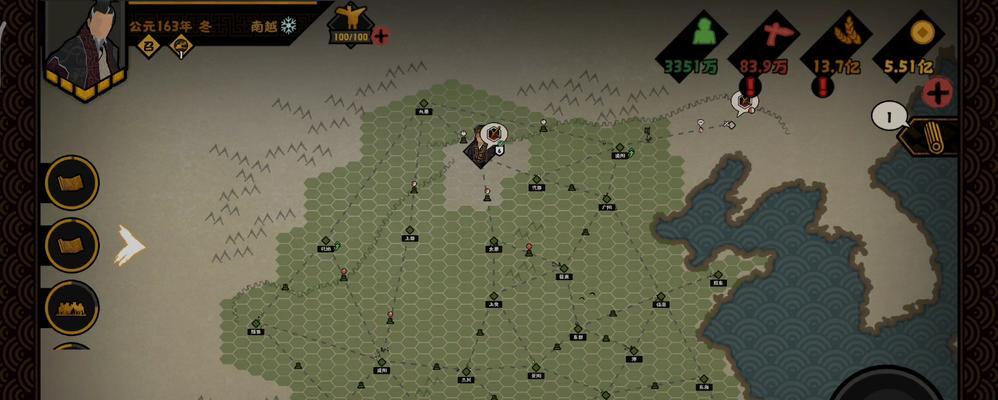Check the red warning alert under grain
This screenshot has height=400, width=998.
[x=823, y=87]
